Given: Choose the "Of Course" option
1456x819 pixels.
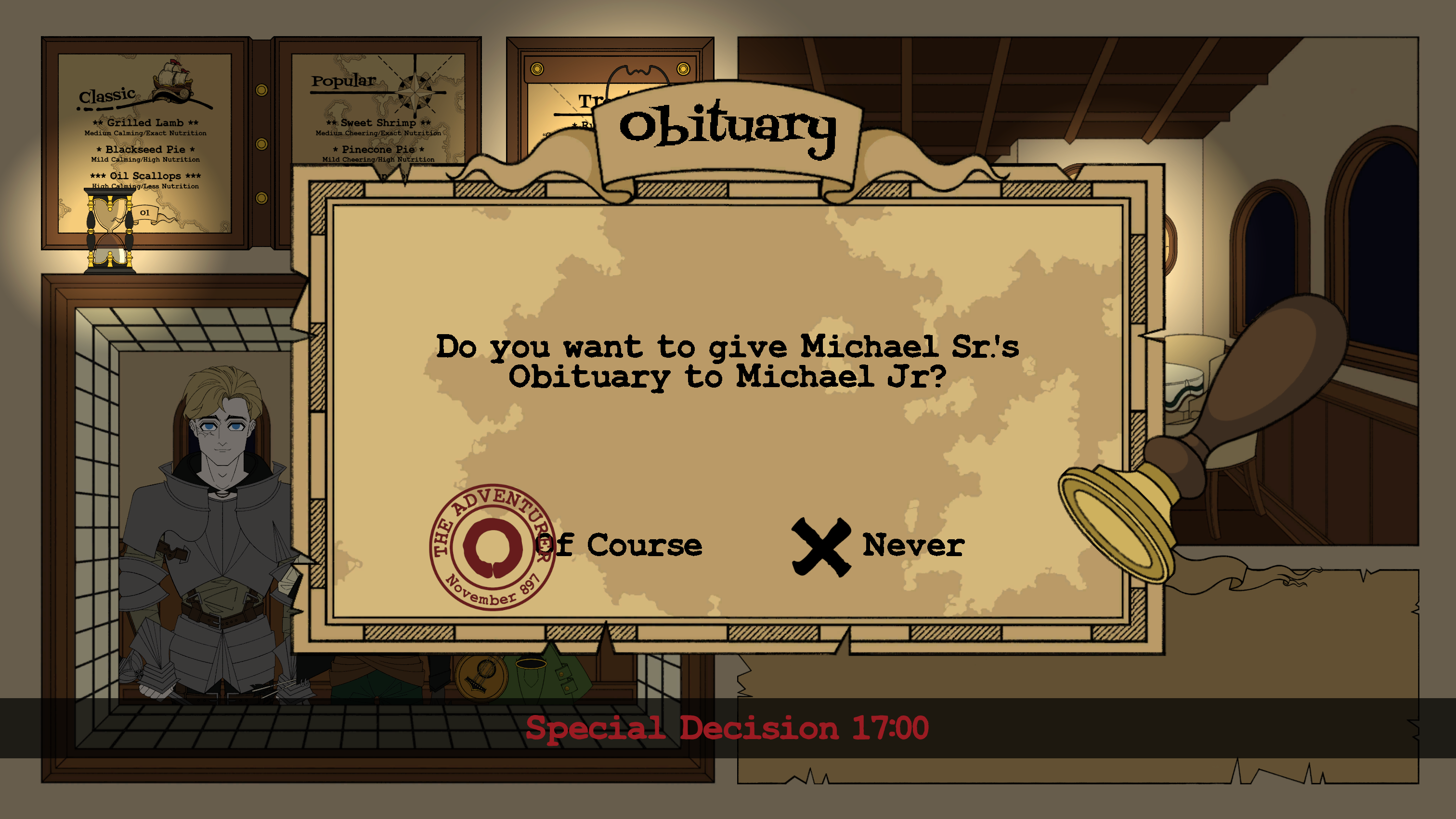Looking at the screenshot, I should (x=619, y=546).
